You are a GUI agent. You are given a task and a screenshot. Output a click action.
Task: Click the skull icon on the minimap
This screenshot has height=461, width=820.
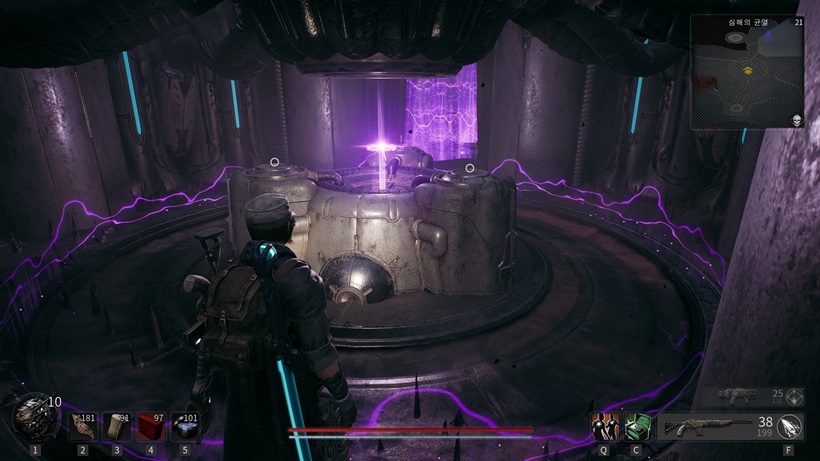[797, 120]
